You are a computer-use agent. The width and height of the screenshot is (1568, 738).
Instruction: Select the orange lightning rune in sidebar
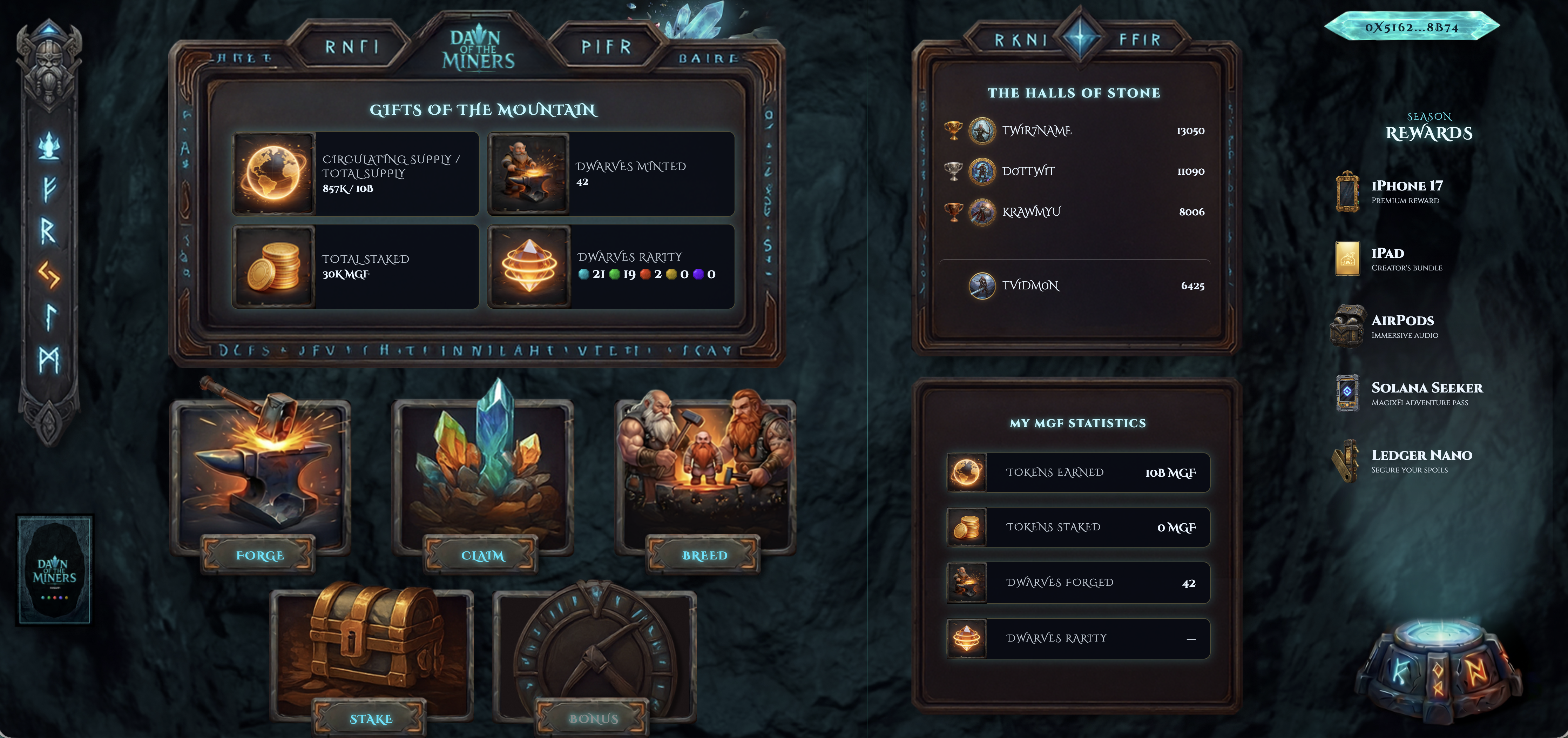coord(49,275)
